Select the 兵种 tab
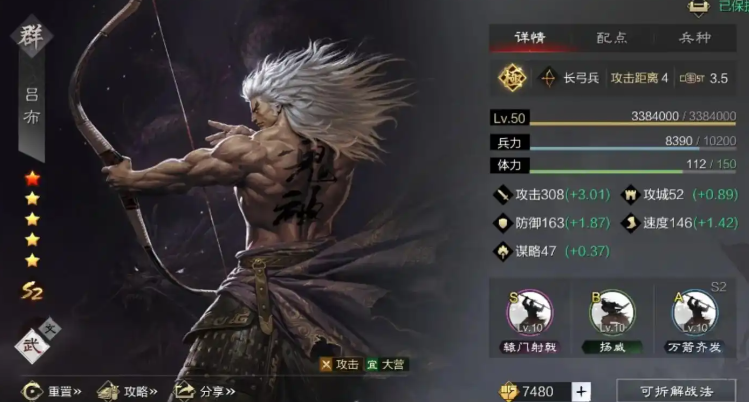Screen dimensions: 749x402 click(694, 37)
